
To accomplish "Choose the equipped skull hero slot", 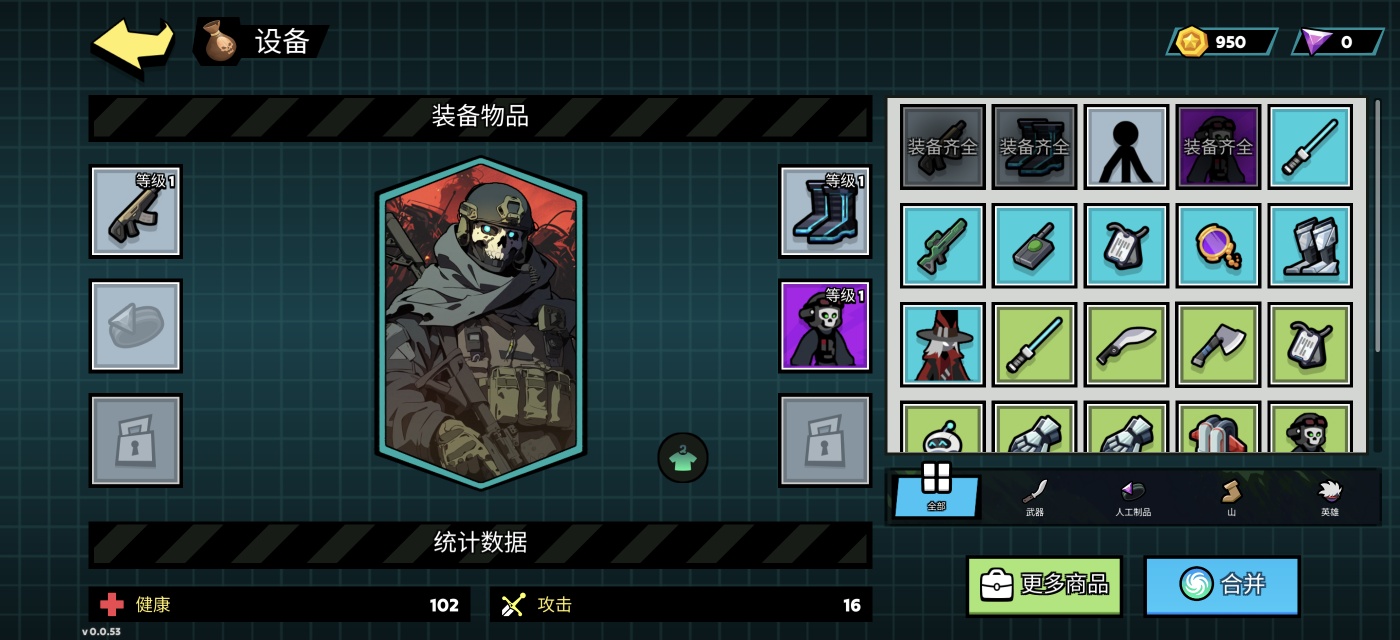I will (x=825, y=326).
